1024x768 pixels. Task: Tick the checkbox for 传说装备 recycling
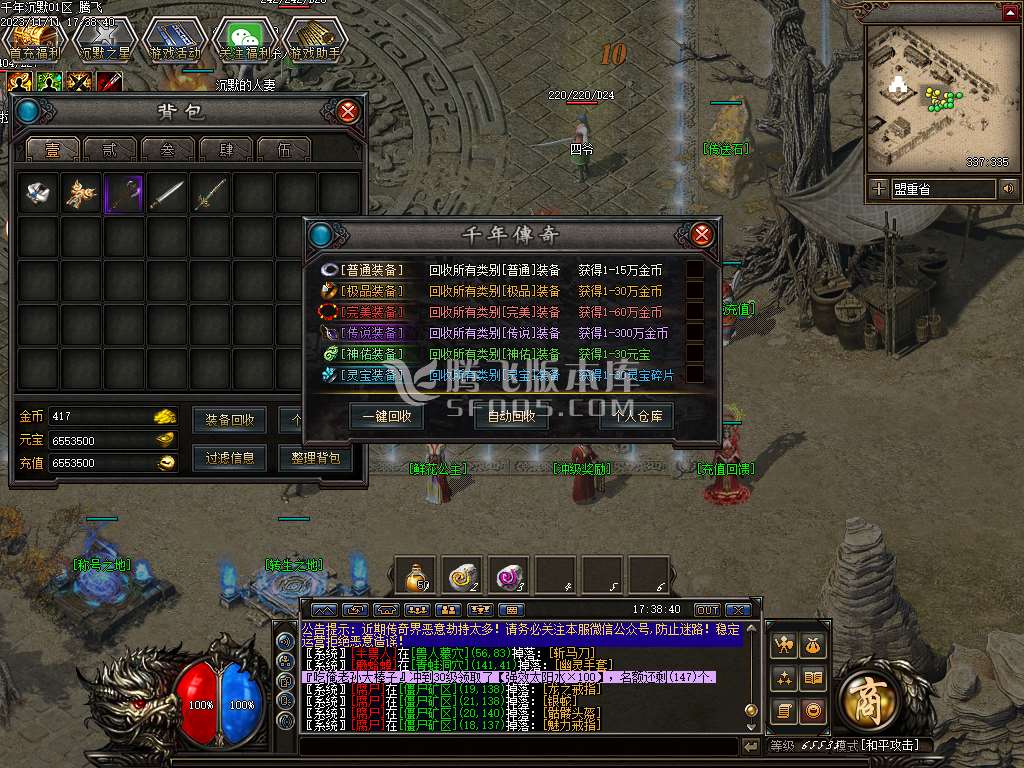click(694, 333)
